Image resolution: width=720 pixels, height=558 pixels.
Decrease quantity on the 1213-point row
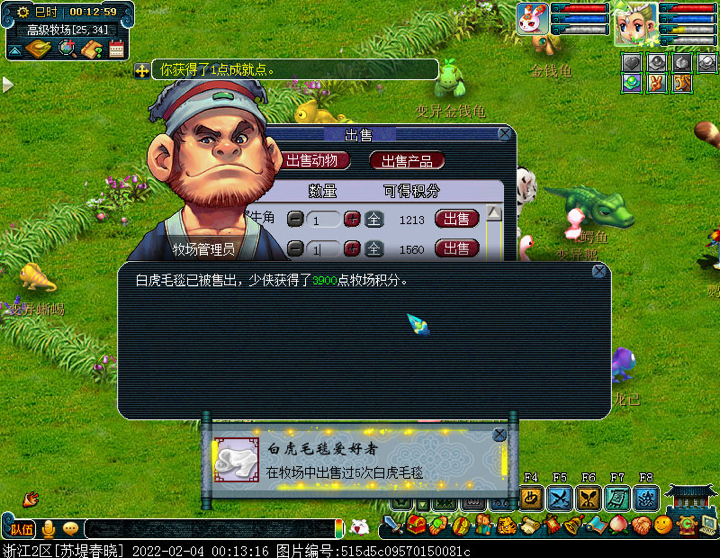(x=295, y=219)
